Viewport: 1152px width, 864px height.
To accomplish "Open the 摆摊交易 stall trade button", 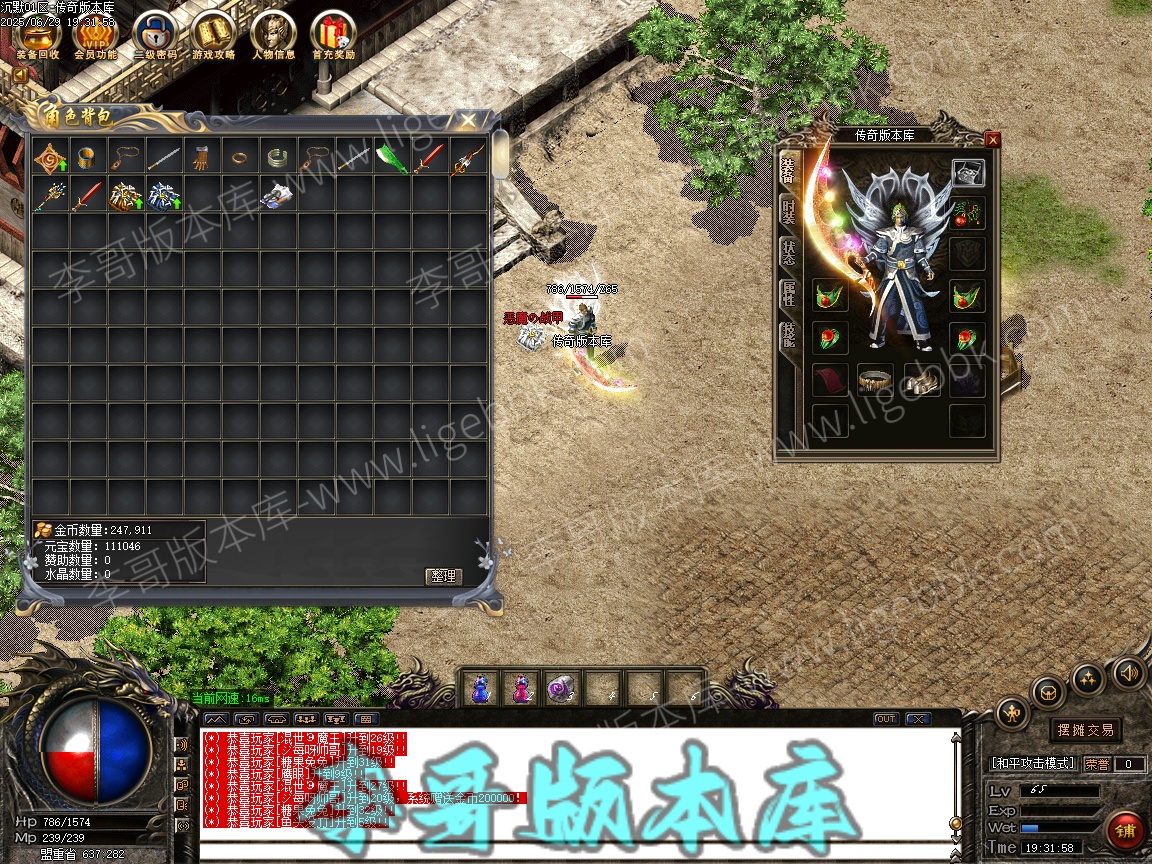I will coord(1086,730).
